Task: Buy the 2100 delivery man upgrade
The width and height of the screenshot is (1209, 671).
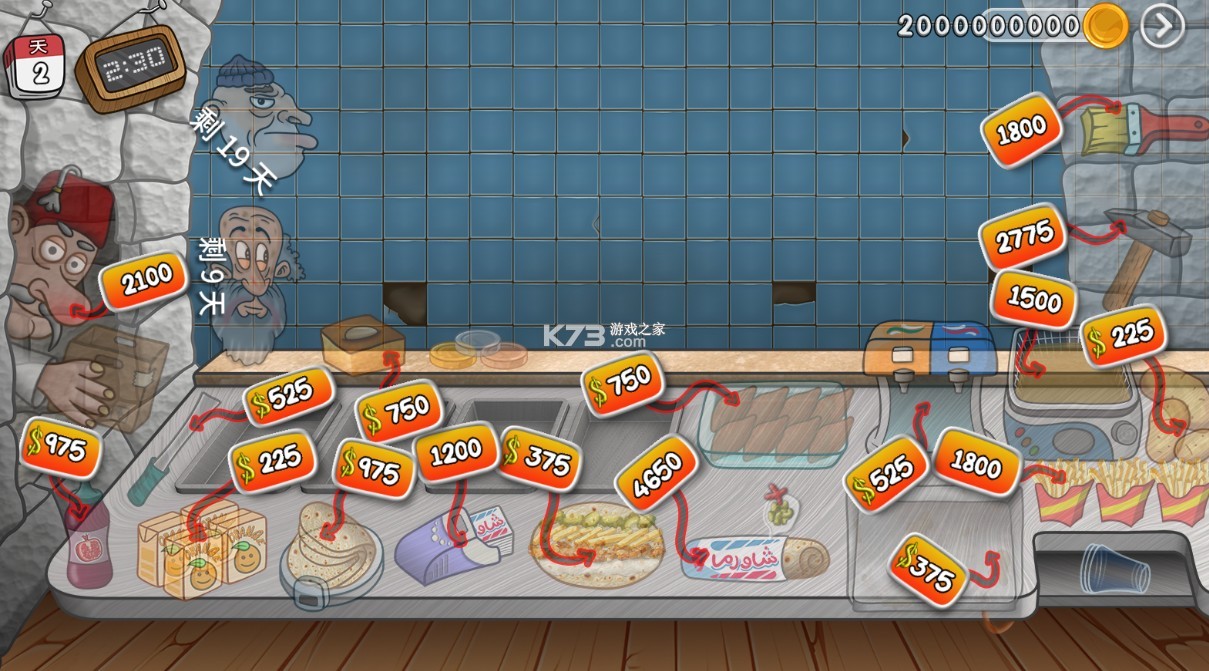Action: (x=144, y=283)
